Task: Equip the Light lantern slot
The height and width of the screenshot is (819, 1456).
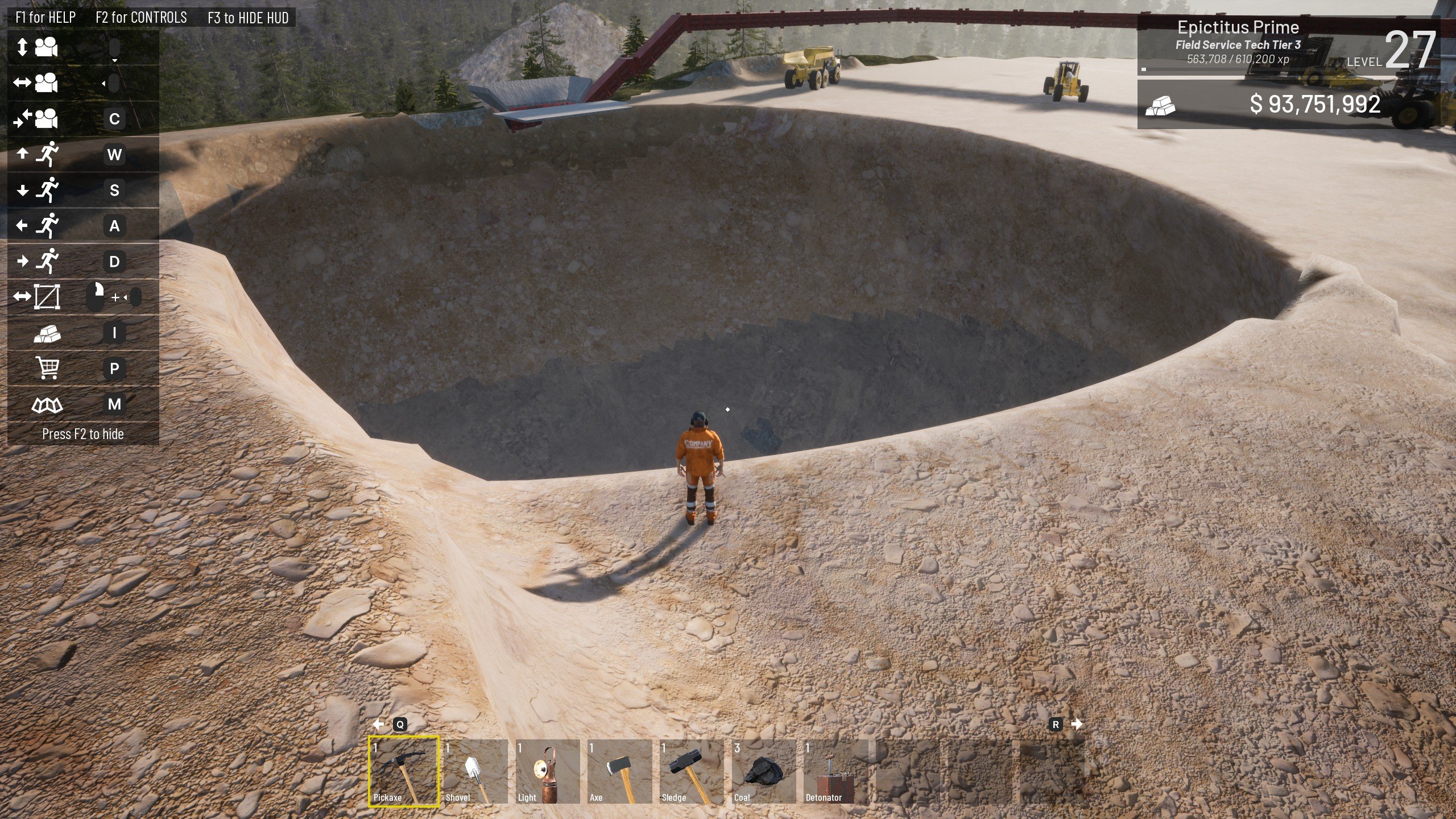Action: (x=547, y=771)
